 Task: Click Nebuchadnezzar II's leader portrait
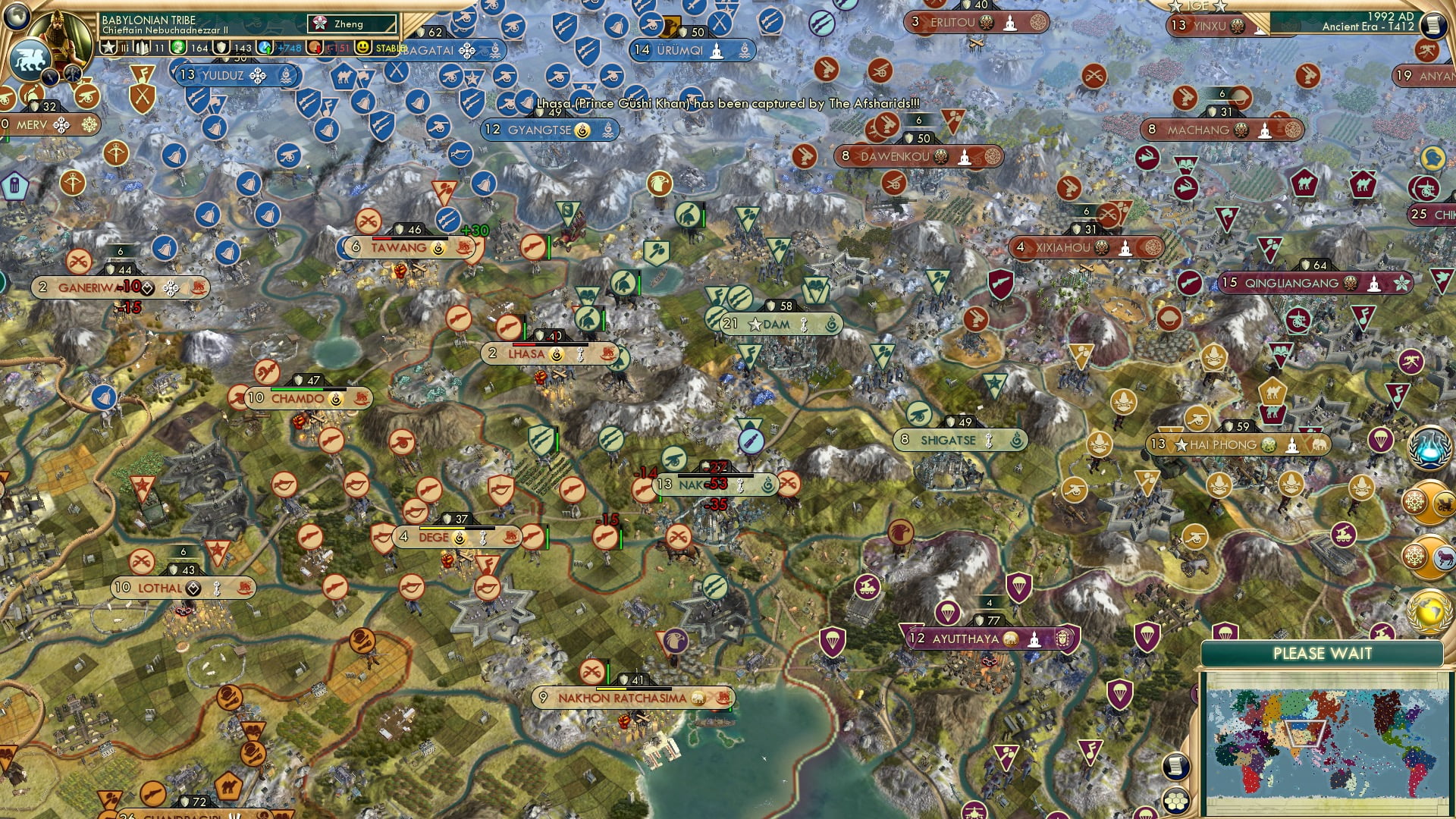point(59,32)
